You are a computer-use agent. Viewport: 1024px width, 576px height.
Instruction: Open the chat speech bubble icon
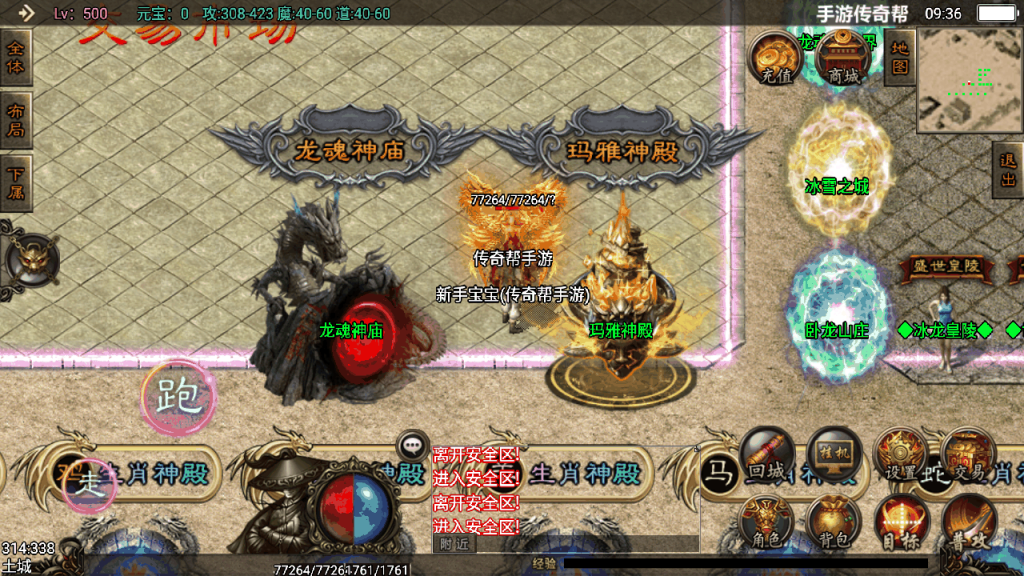pyautogui.click(x=412, y=446)
